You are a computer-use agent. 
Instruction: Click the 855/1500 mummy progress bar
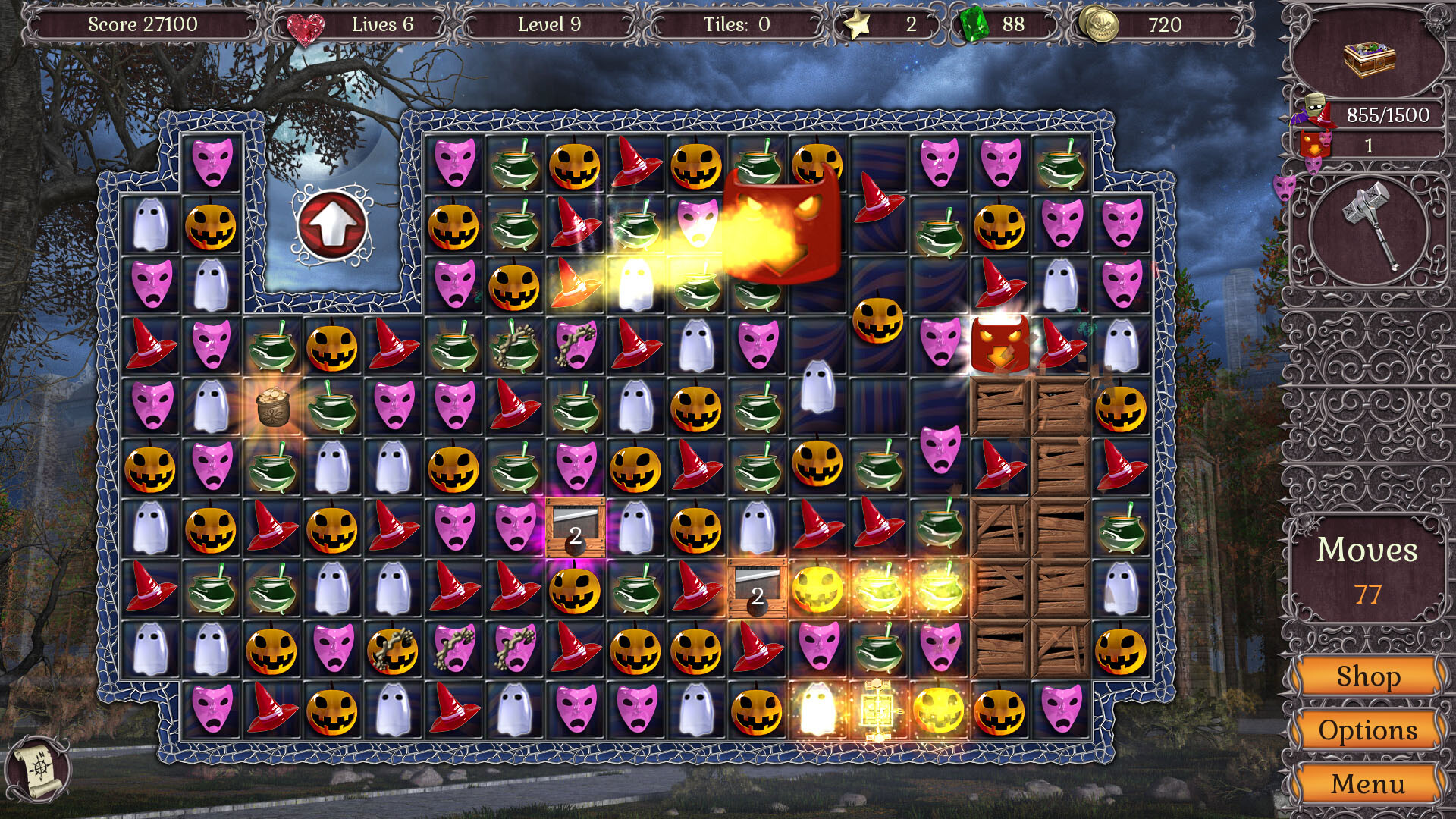tap(1390, 115)
